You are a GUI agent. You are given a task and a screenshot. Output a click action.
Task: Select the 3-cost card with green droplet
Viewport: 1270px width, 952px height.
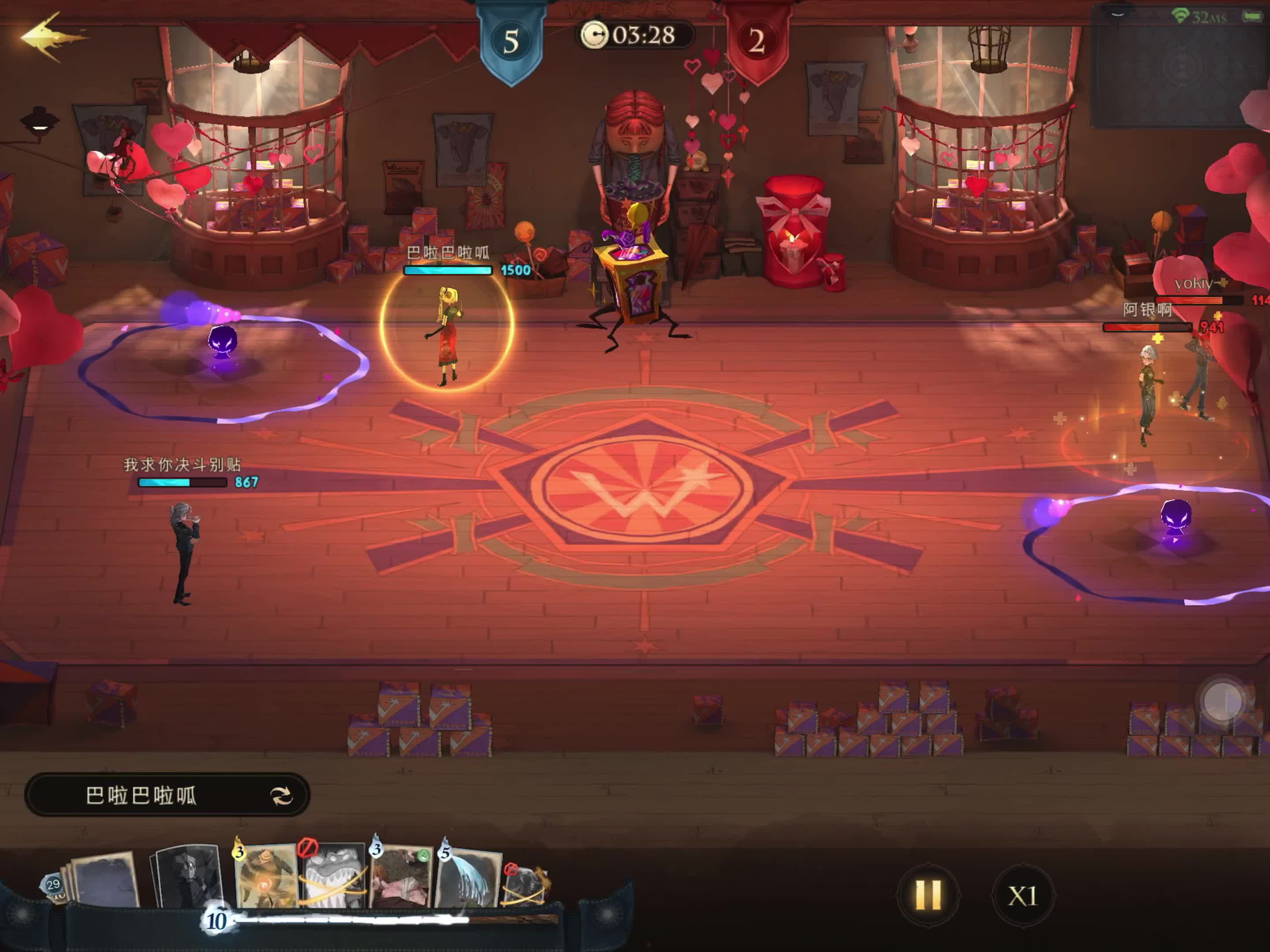coord(401,876)
